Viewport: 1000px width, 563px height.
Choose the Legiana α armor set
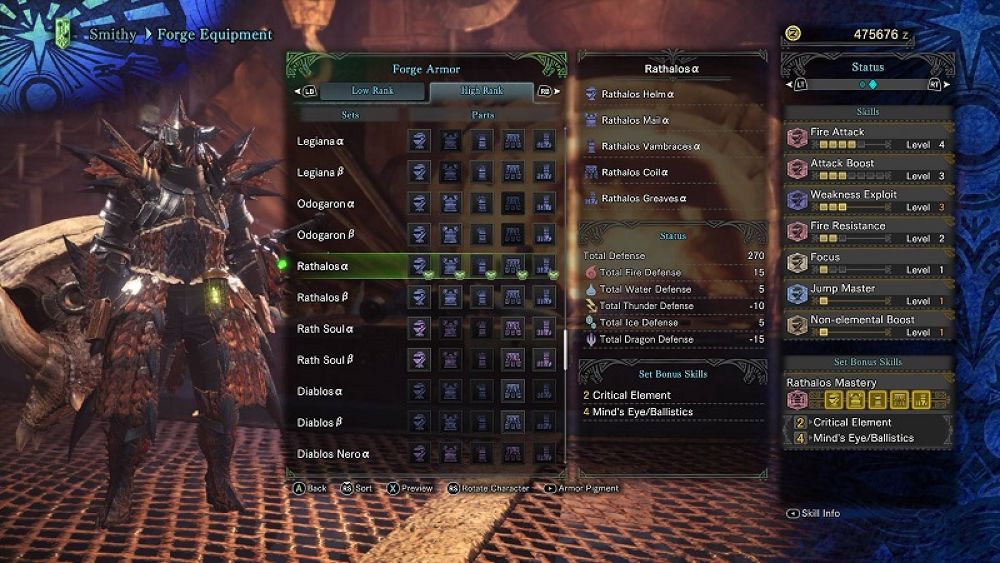321,141
